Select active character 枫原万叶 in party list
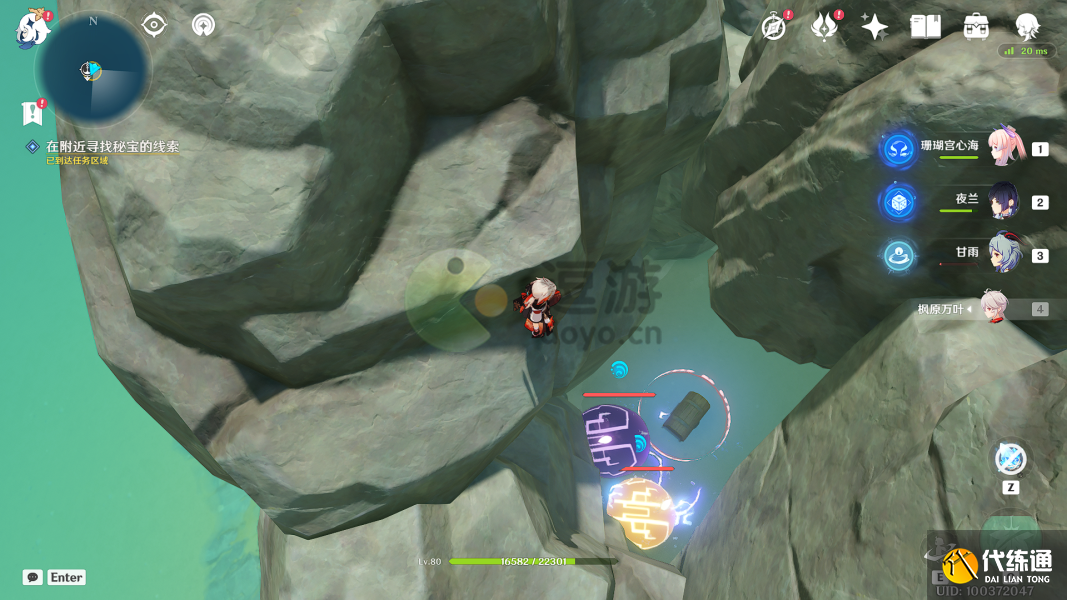This screenshot has width=1067, height=600. (992, 308)
